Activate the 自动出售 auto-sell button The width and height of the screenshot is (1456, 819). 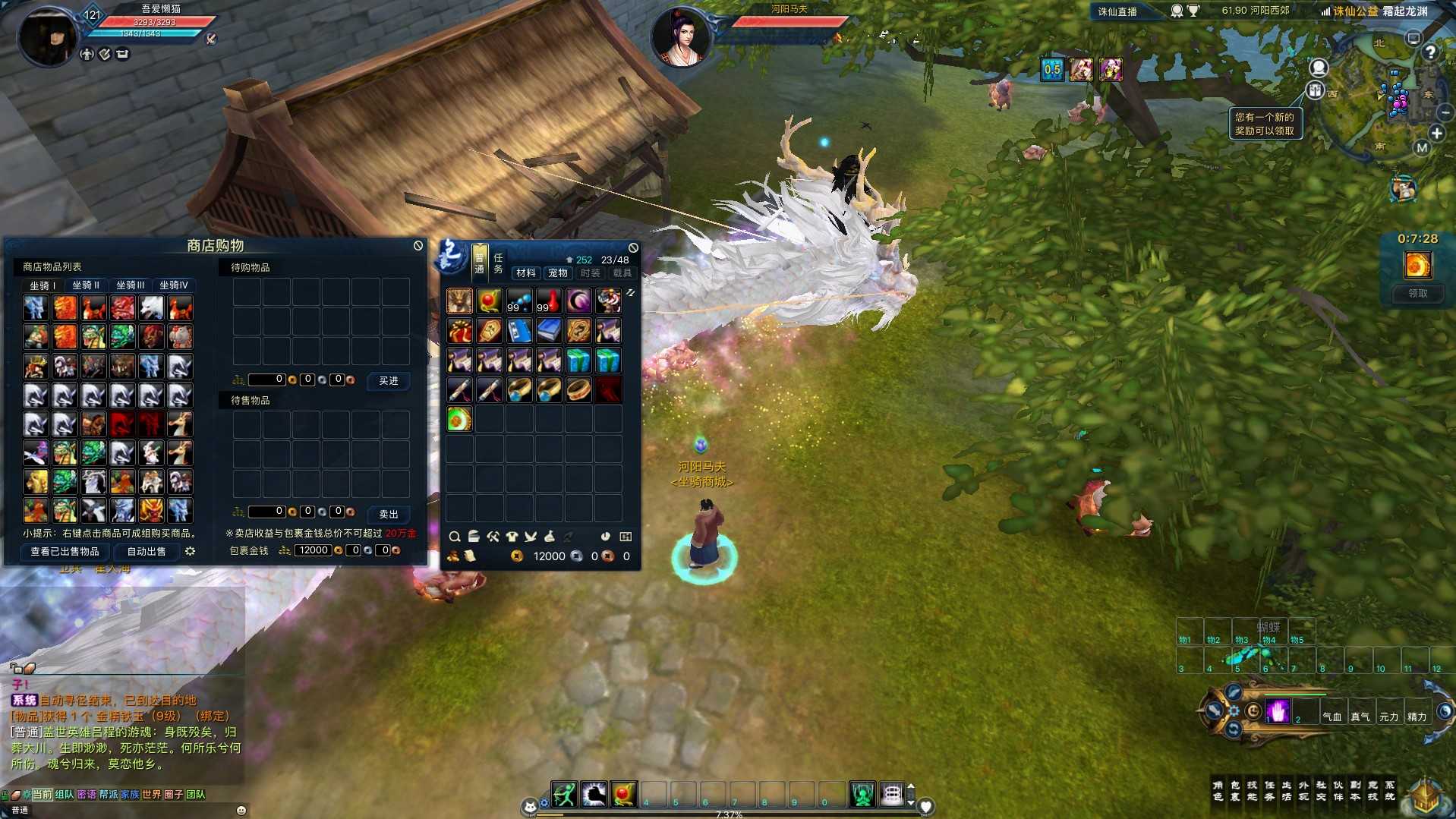(147, 552)
